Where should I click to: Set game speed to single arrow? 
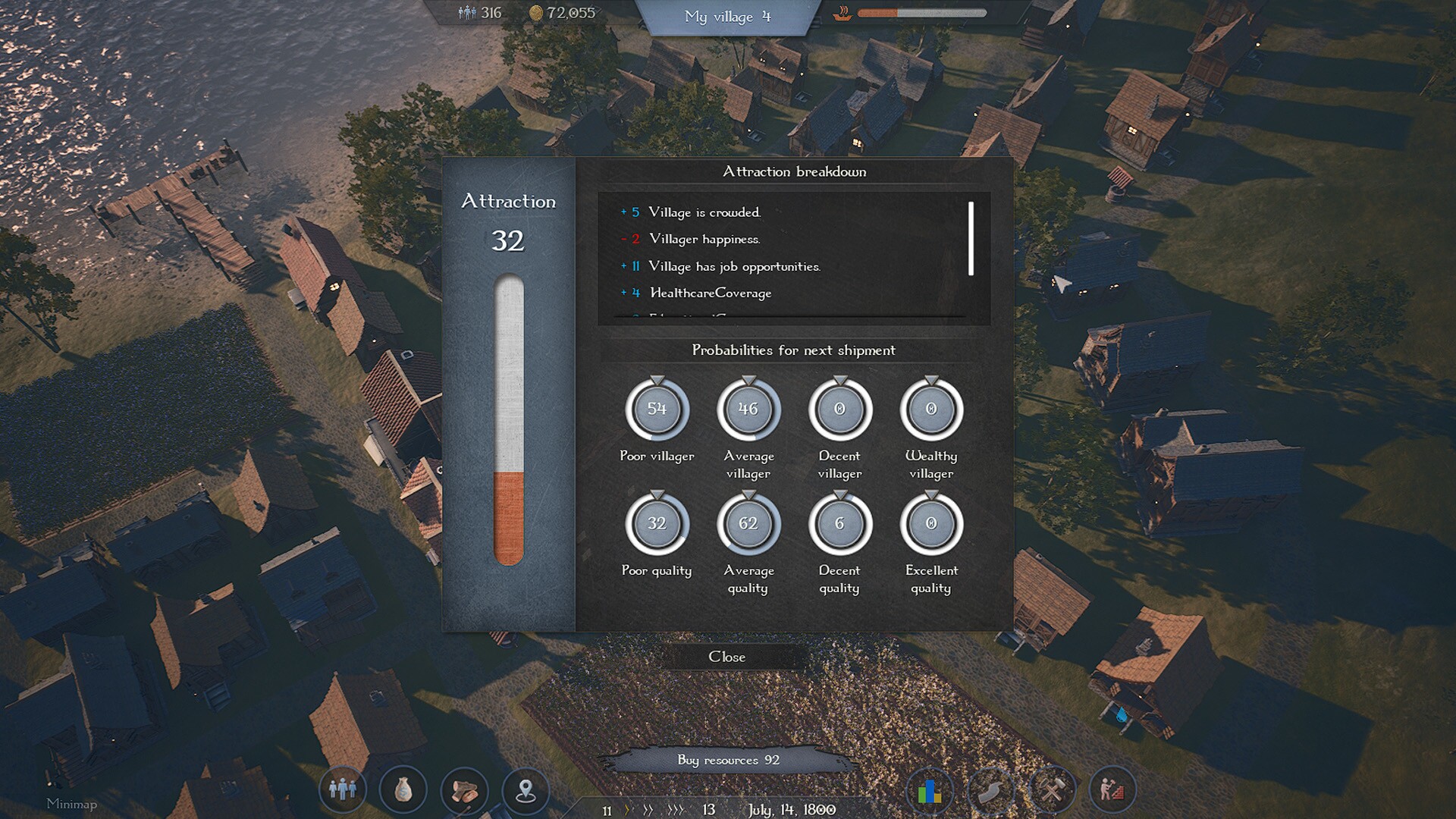click(x=627, y=810)
